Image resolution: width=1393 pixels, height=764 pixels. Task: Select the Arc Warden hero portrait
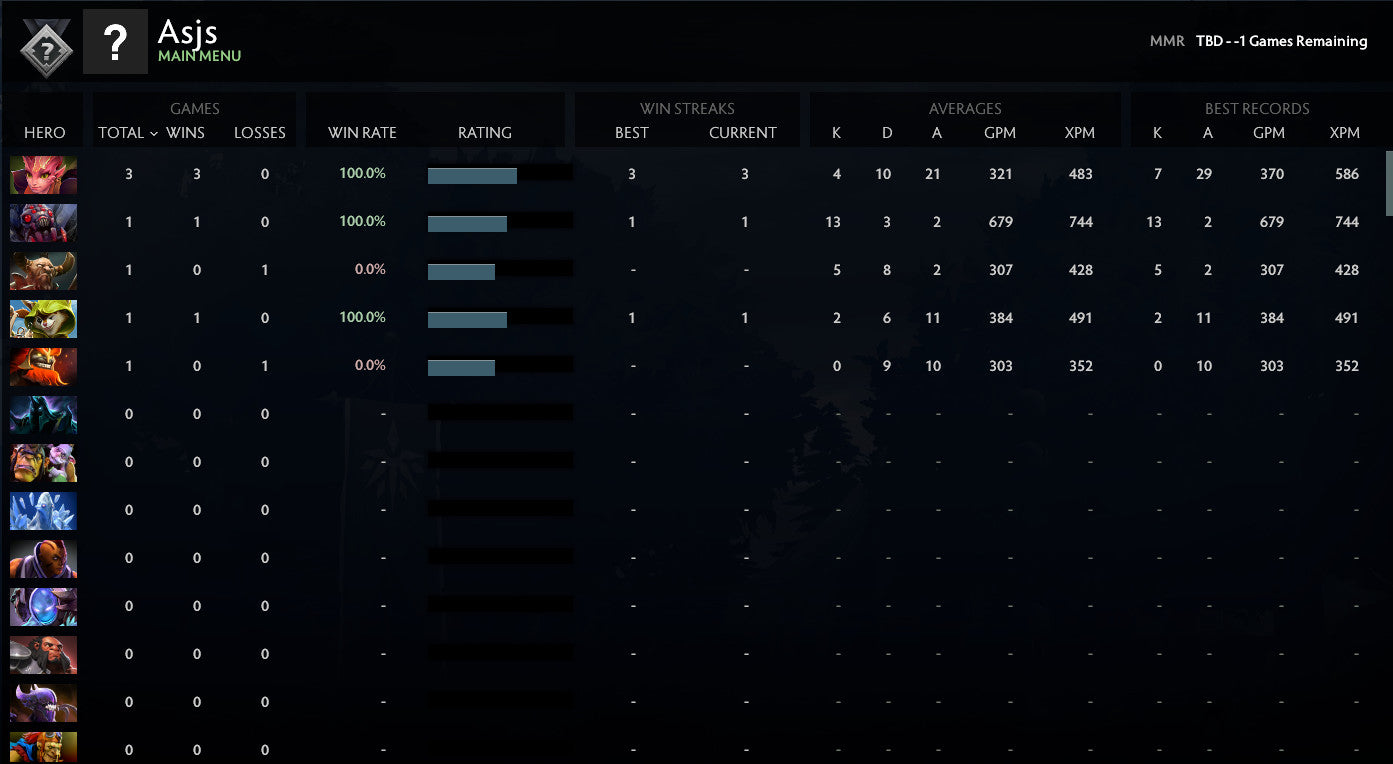pyautogui.click(x=43, y=606)
